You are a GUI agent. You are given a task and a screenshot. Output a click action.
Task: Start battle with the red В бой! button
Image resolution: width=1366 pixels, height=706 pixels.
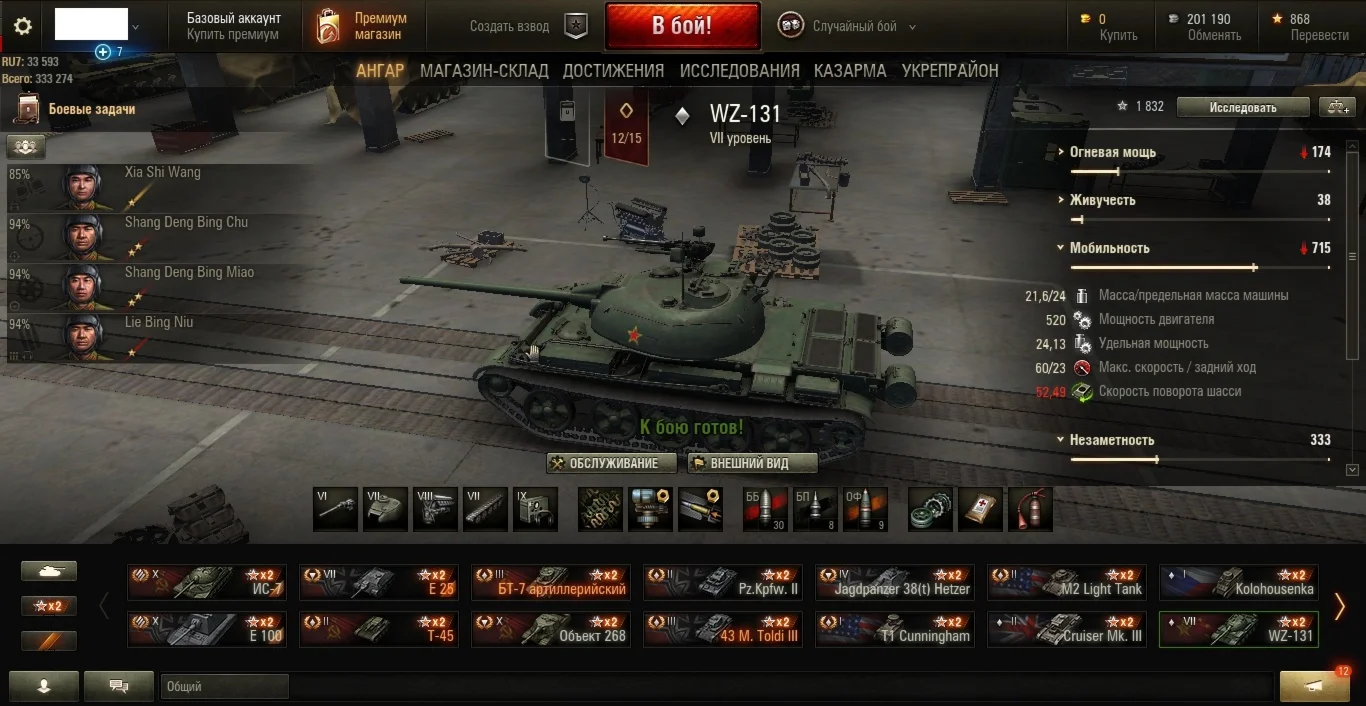682,26
